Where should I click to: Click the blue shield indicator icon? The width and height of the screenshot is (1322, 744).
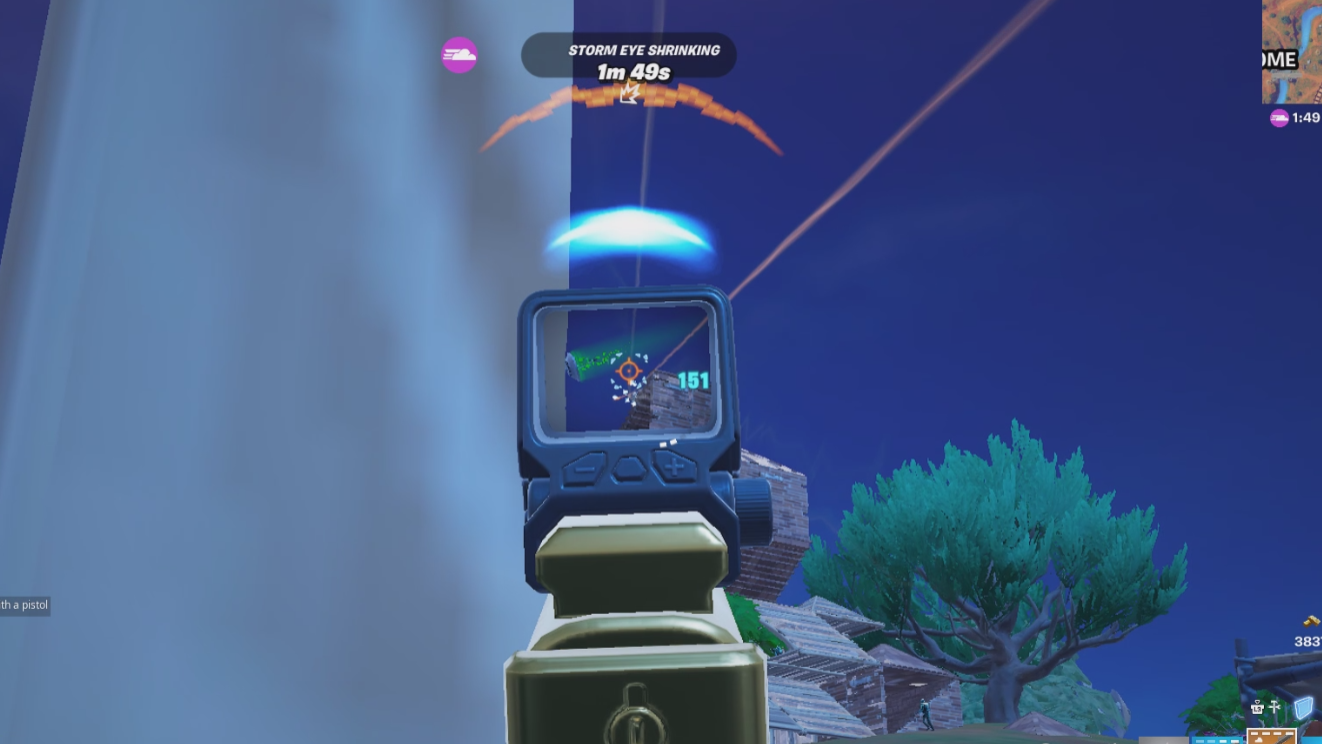coord(1305,707)
